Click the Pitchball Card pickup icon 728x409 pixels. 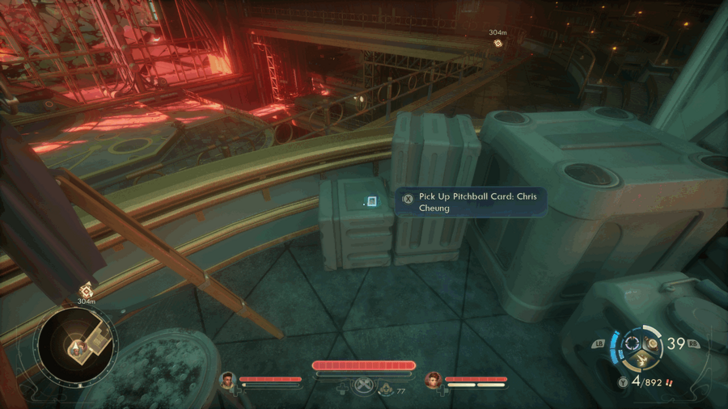[x=372, y=201]
